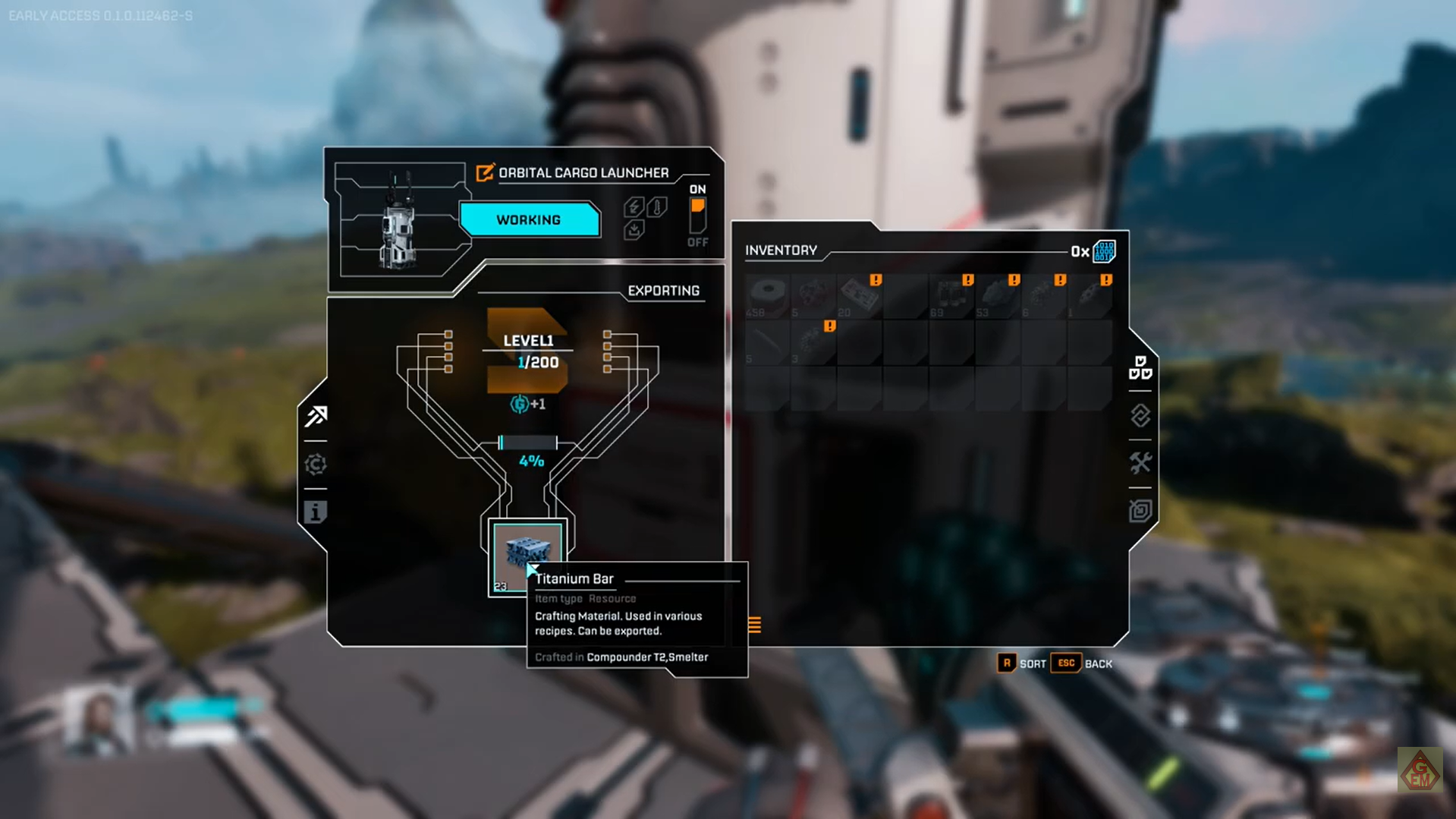The width and height of the screenshot is (1456, 819).
Task: Click the BACK button to close the panel
Action: click(x=1082, y=664)
